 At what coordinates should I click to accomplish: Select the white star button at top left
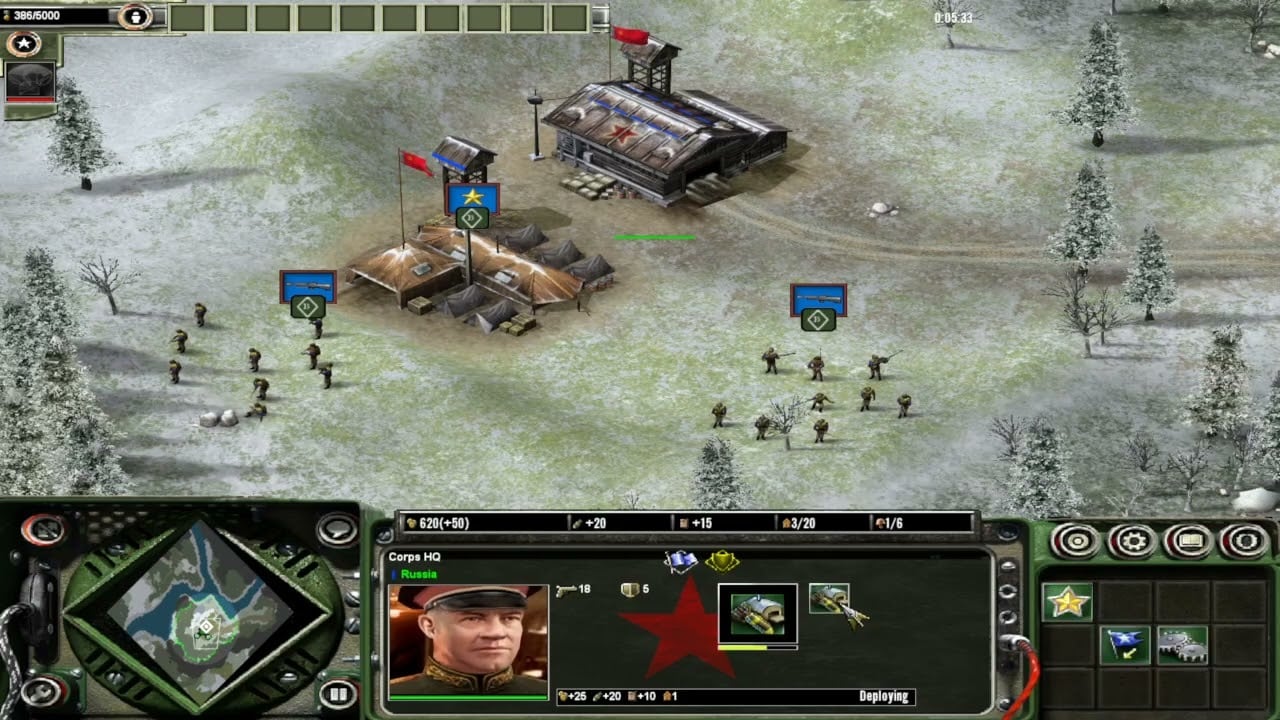point(22,44)
